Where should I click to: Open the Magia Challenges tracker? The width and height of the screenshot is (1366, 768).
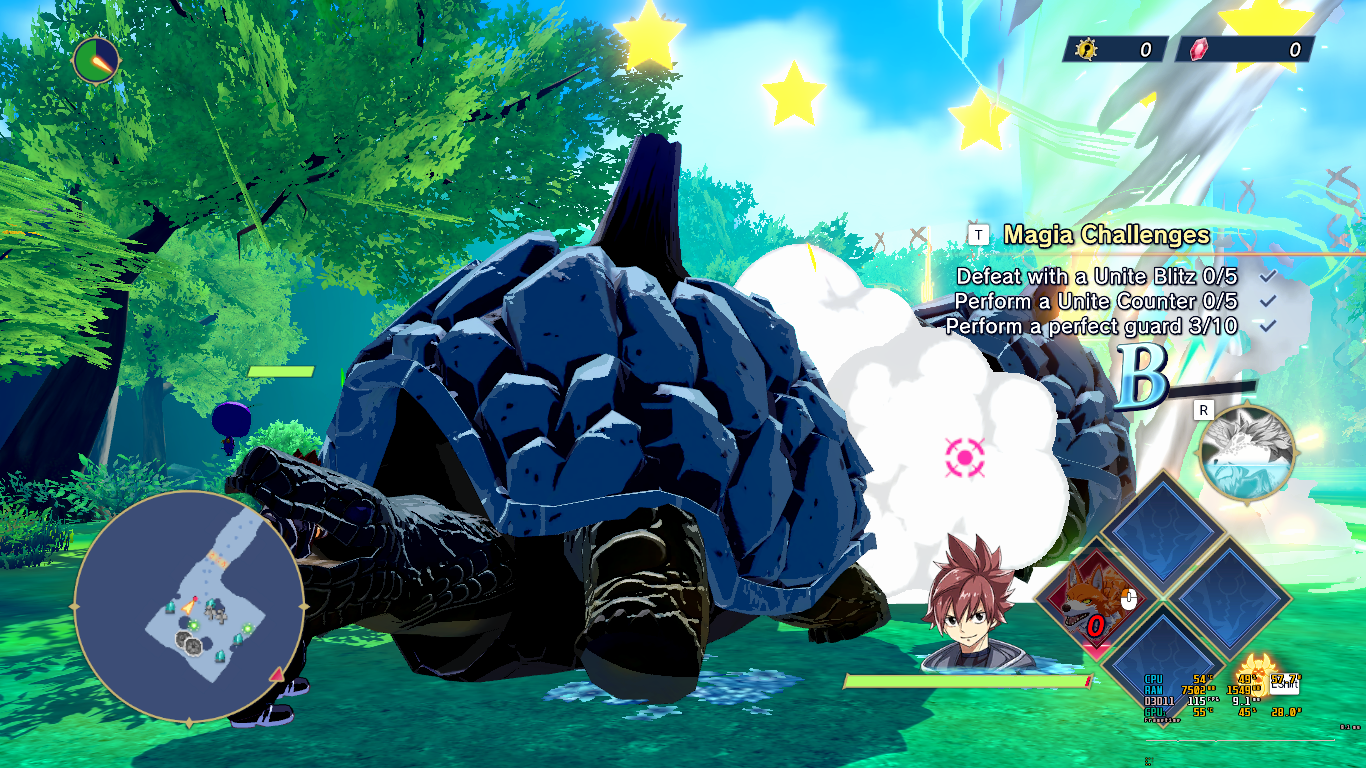(x=1106, y=235)
